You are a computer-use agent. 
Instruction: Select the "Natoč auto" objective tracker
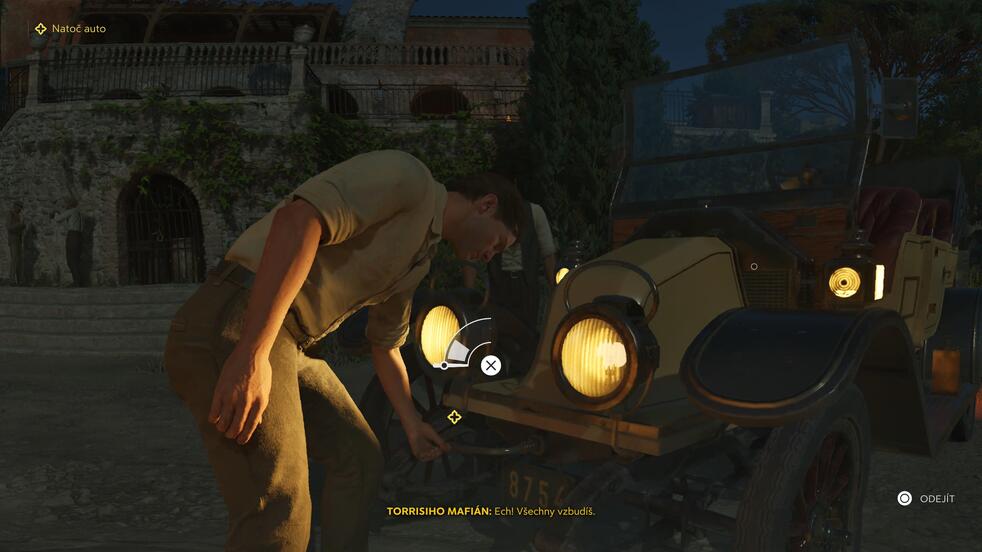pos(70,29)
